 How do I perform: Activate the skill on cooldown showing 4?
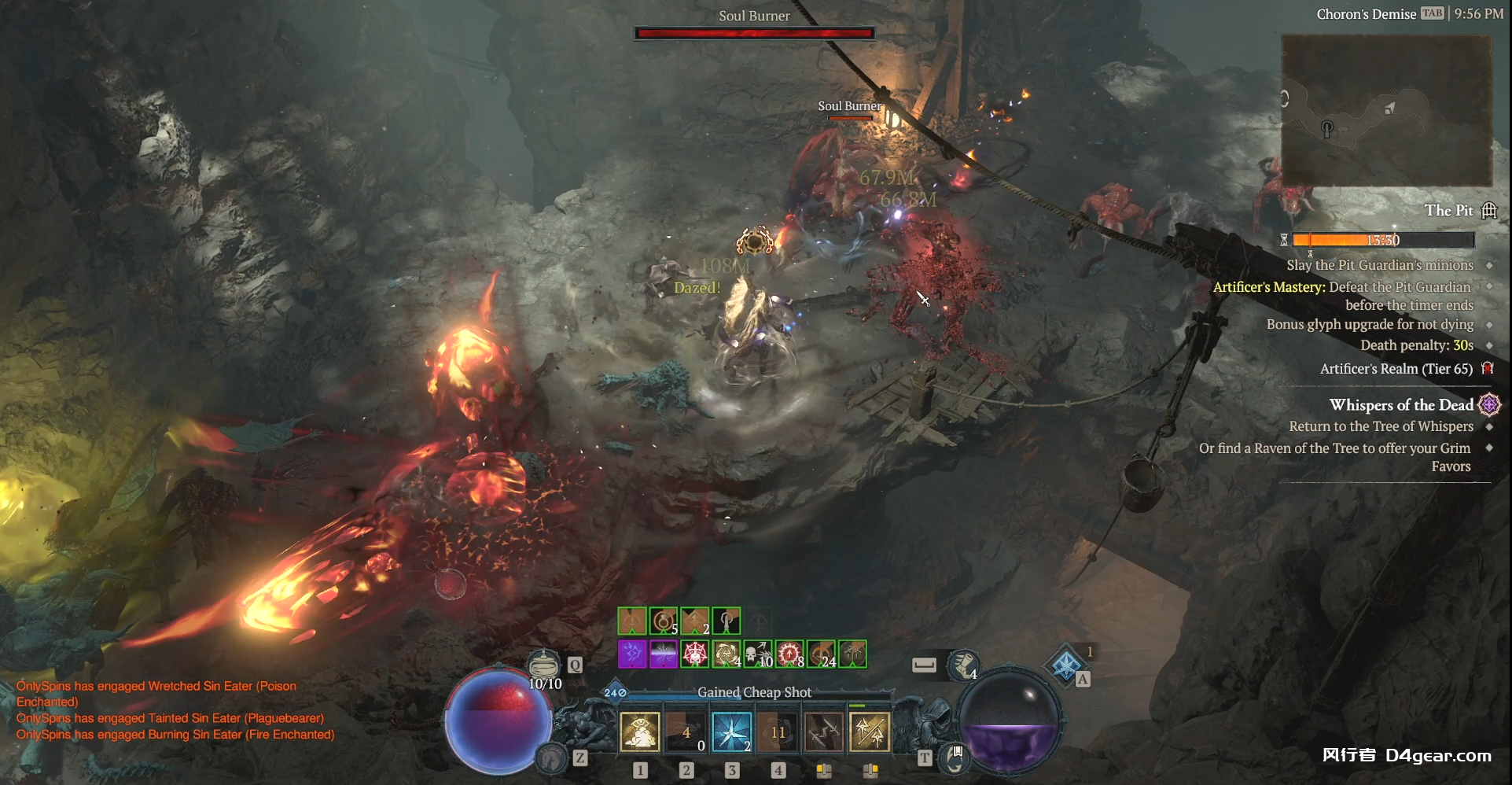[686, 732]
